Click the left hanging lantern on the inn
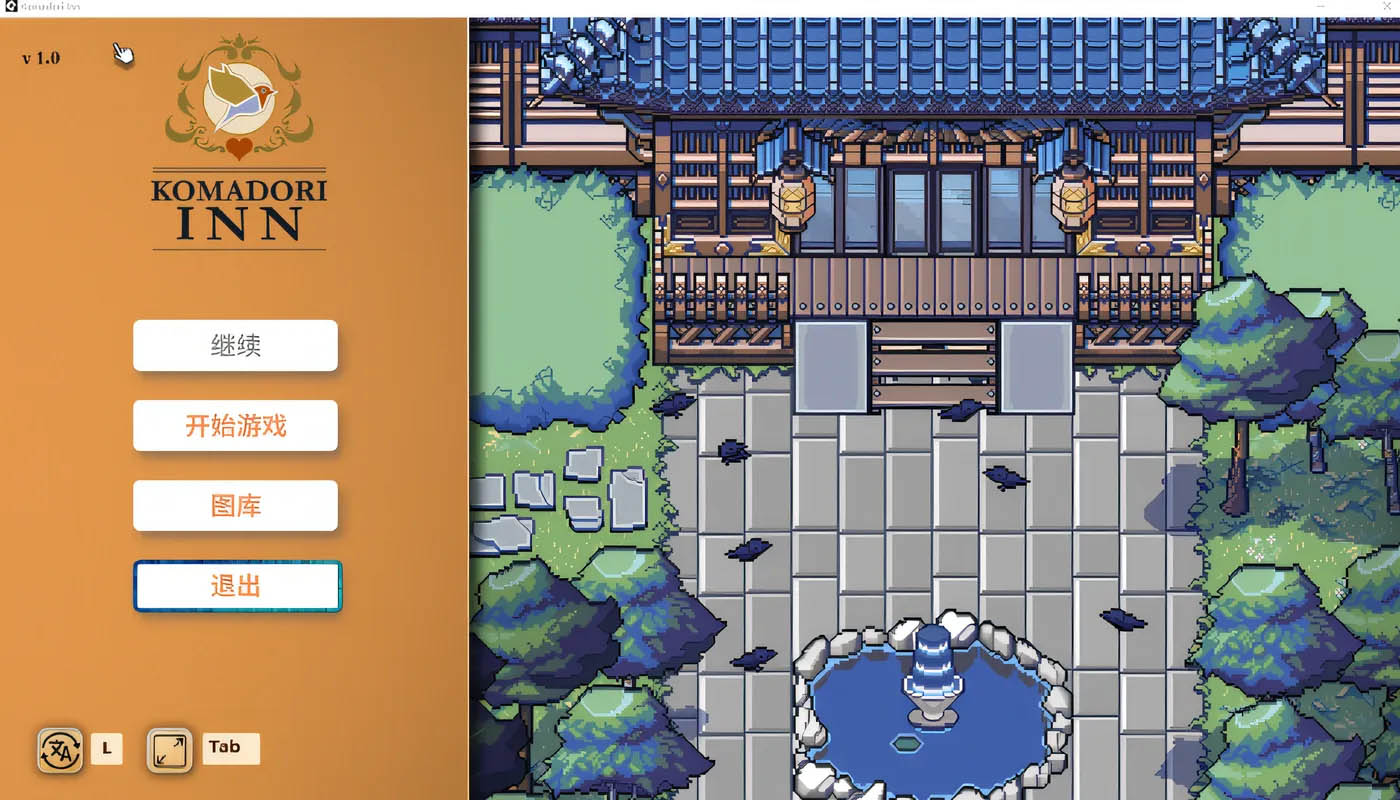1400x800 pixels. click(793, 200)
